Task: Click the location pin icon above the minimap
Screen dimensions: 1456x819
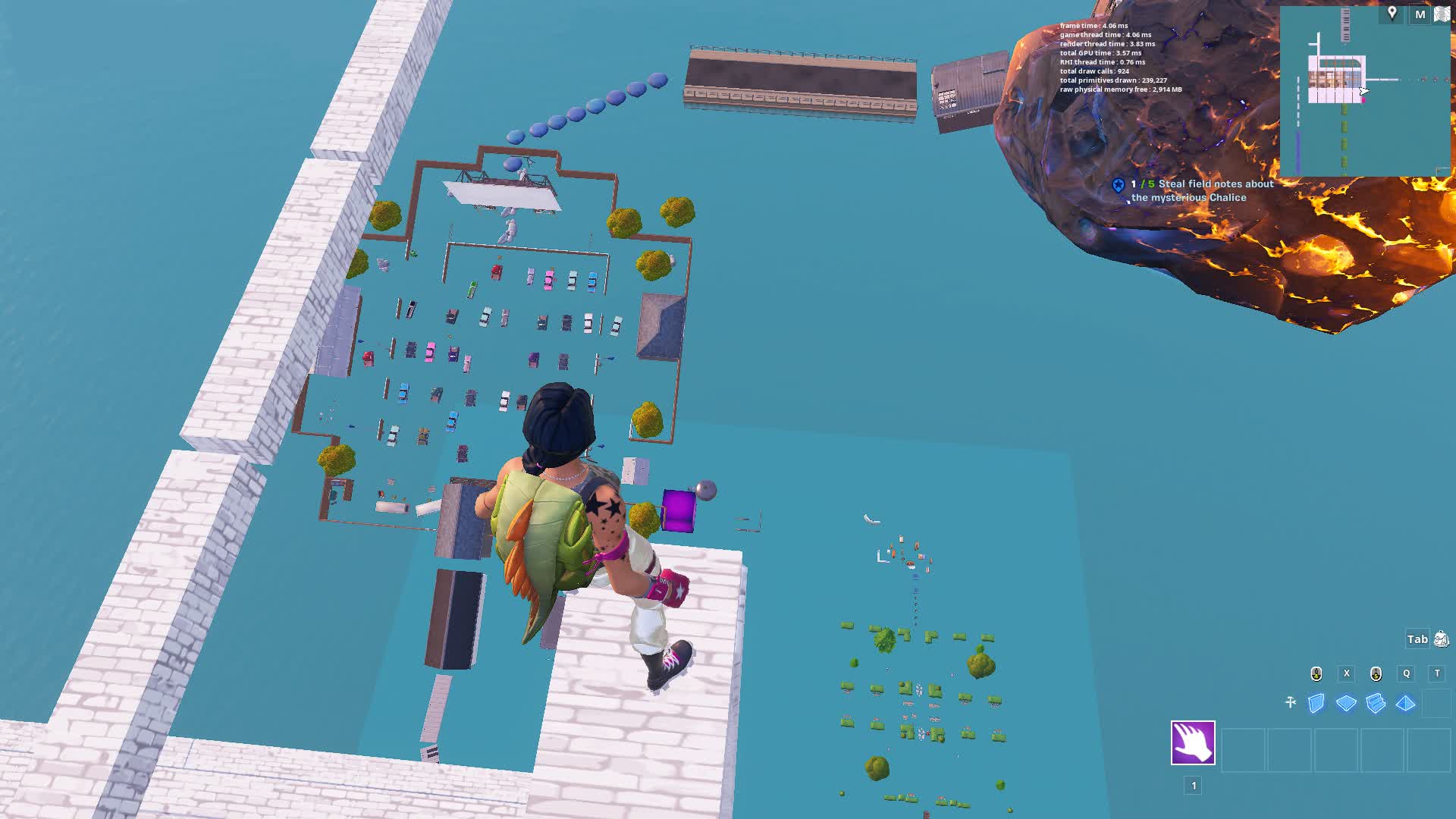Action: point(1392,13)
